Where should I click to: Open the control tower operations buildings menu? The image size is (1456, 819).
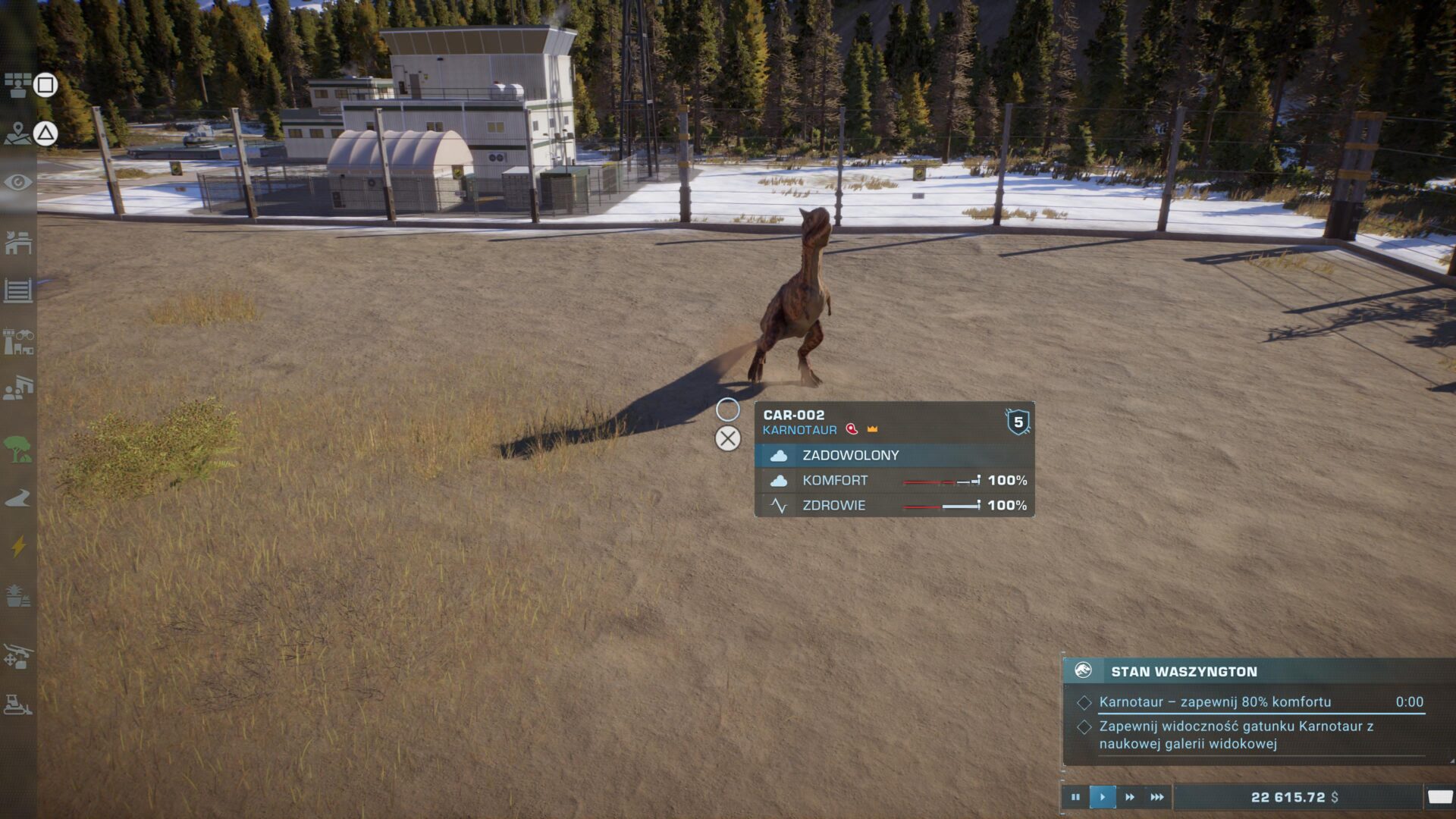[x=18, y=341]
